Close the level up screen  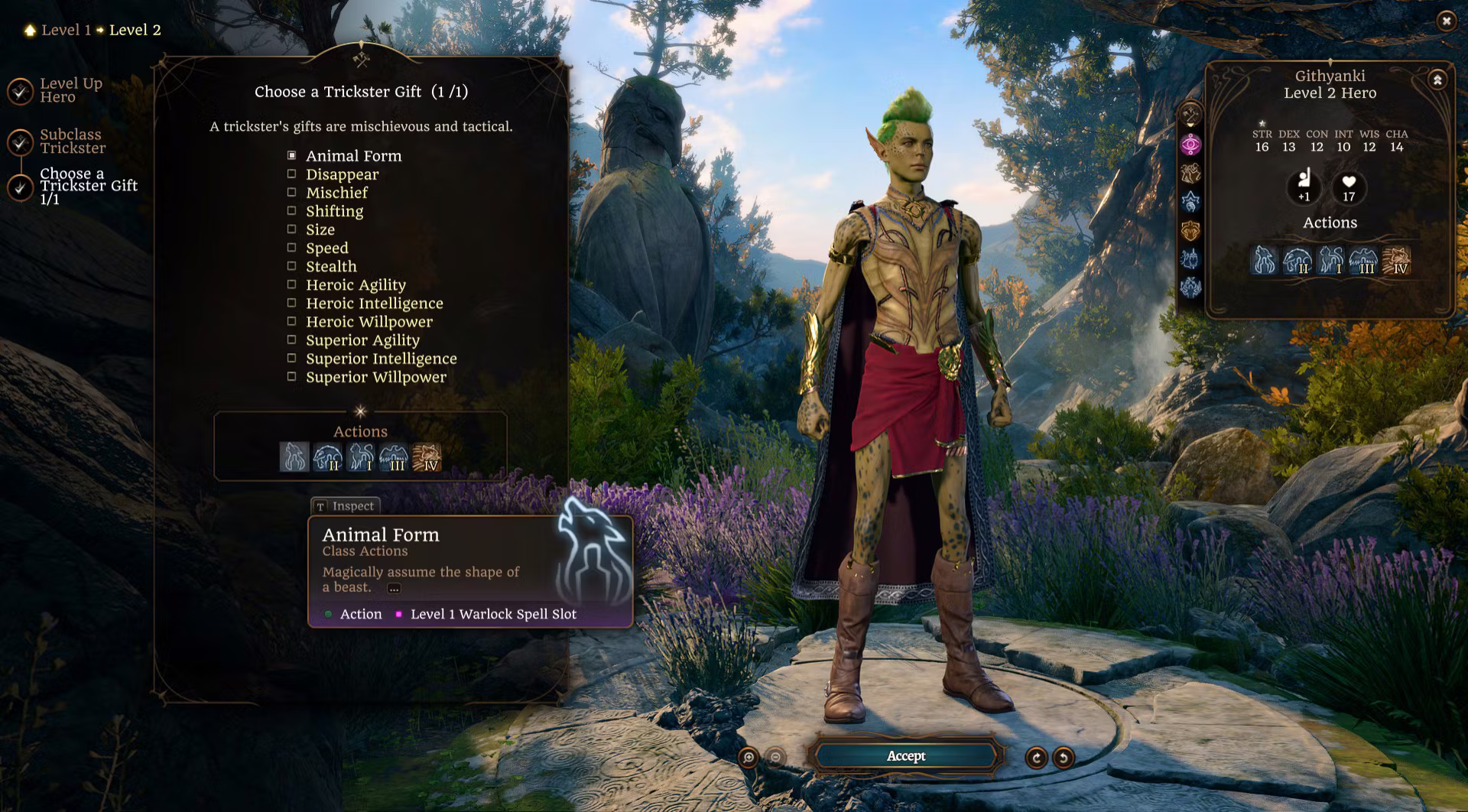(1446, 21)
